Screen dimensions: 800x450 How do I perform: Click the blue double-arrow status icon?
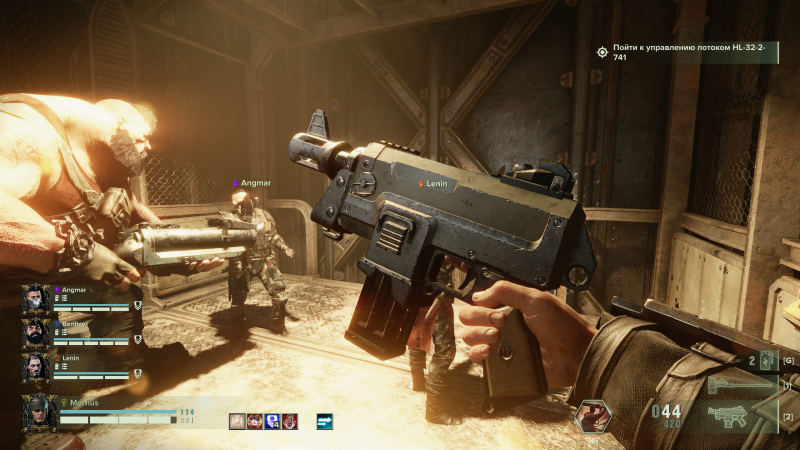pos(324,421)
